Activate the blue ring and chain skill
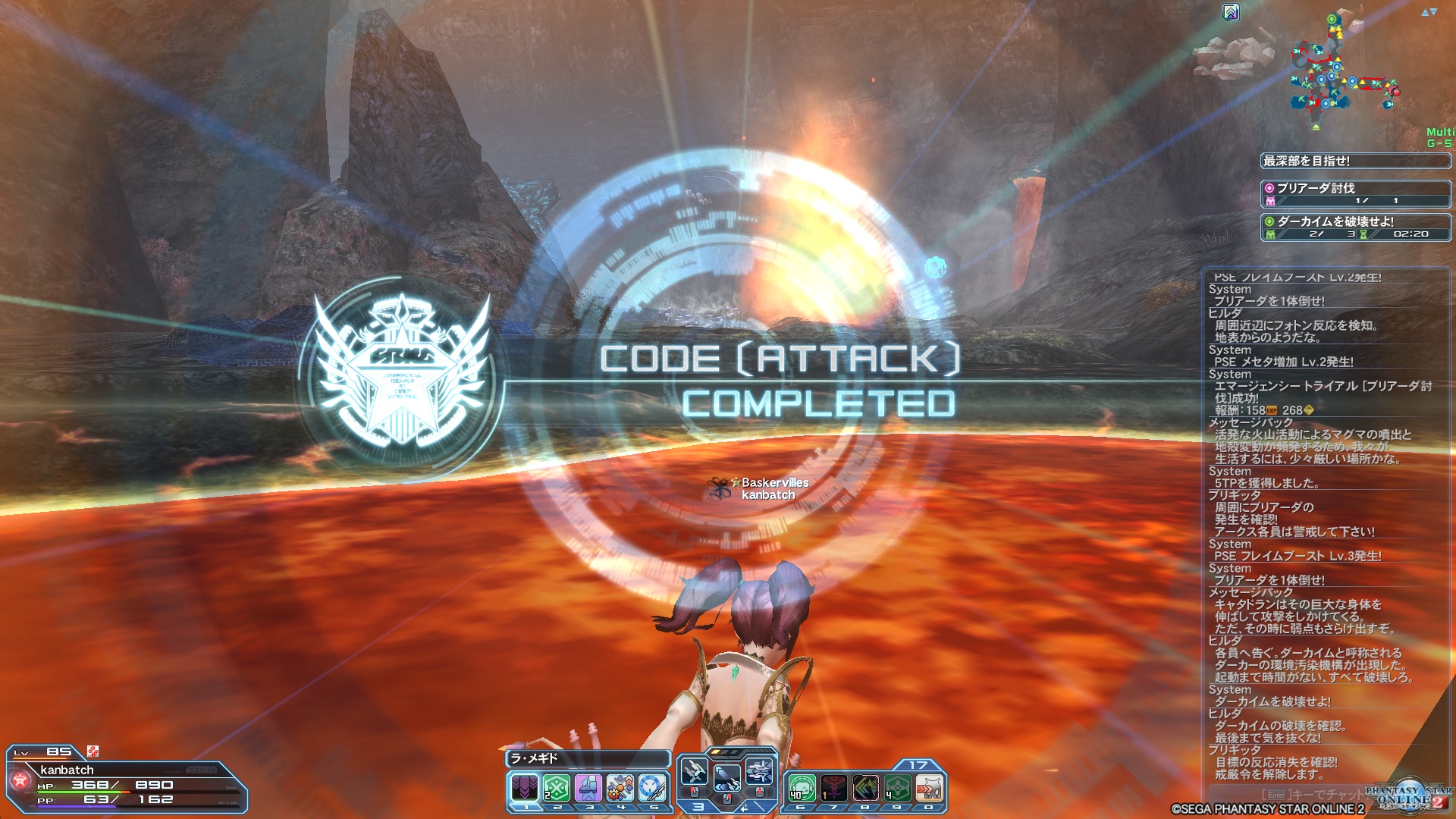The width and height of the screenshot is (1456, 819). pos(652,788)
